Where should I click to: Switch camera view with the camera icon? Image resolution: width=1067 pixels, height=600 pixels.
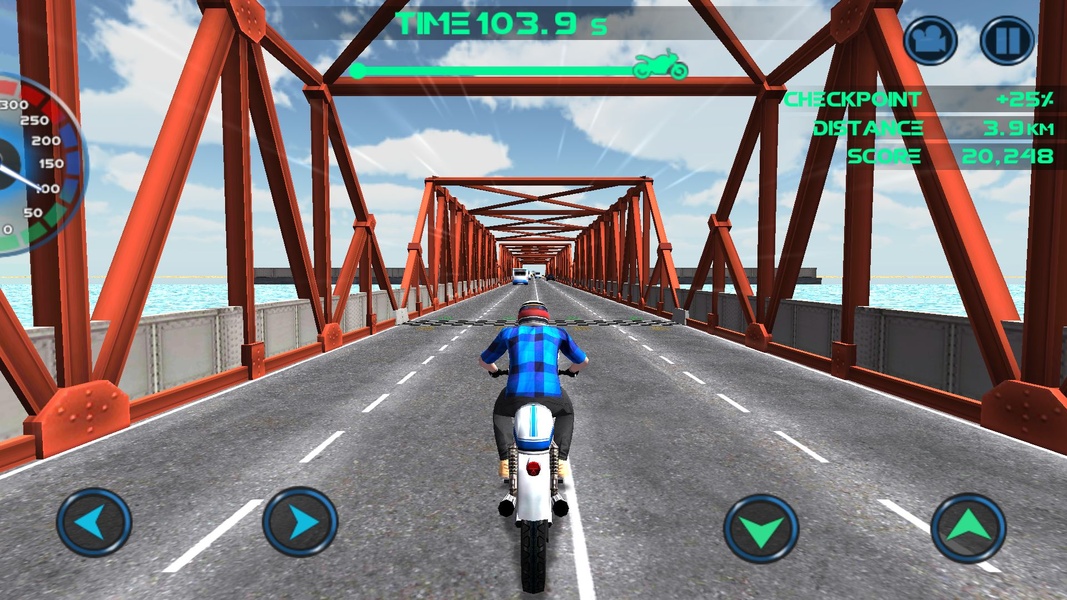[930, 41]
